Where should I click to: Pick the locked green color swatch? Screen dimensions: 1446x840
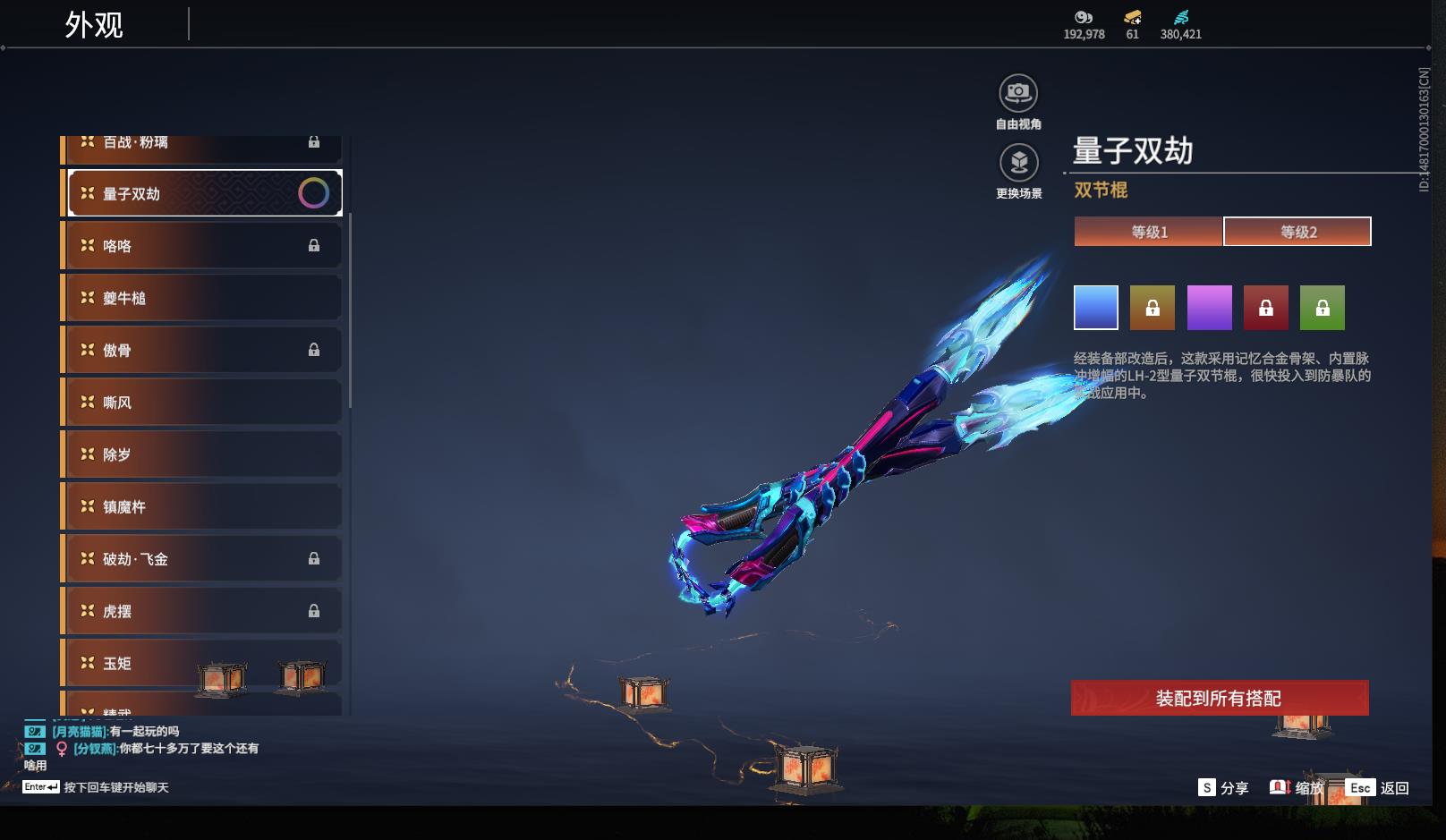point(1322,308)
